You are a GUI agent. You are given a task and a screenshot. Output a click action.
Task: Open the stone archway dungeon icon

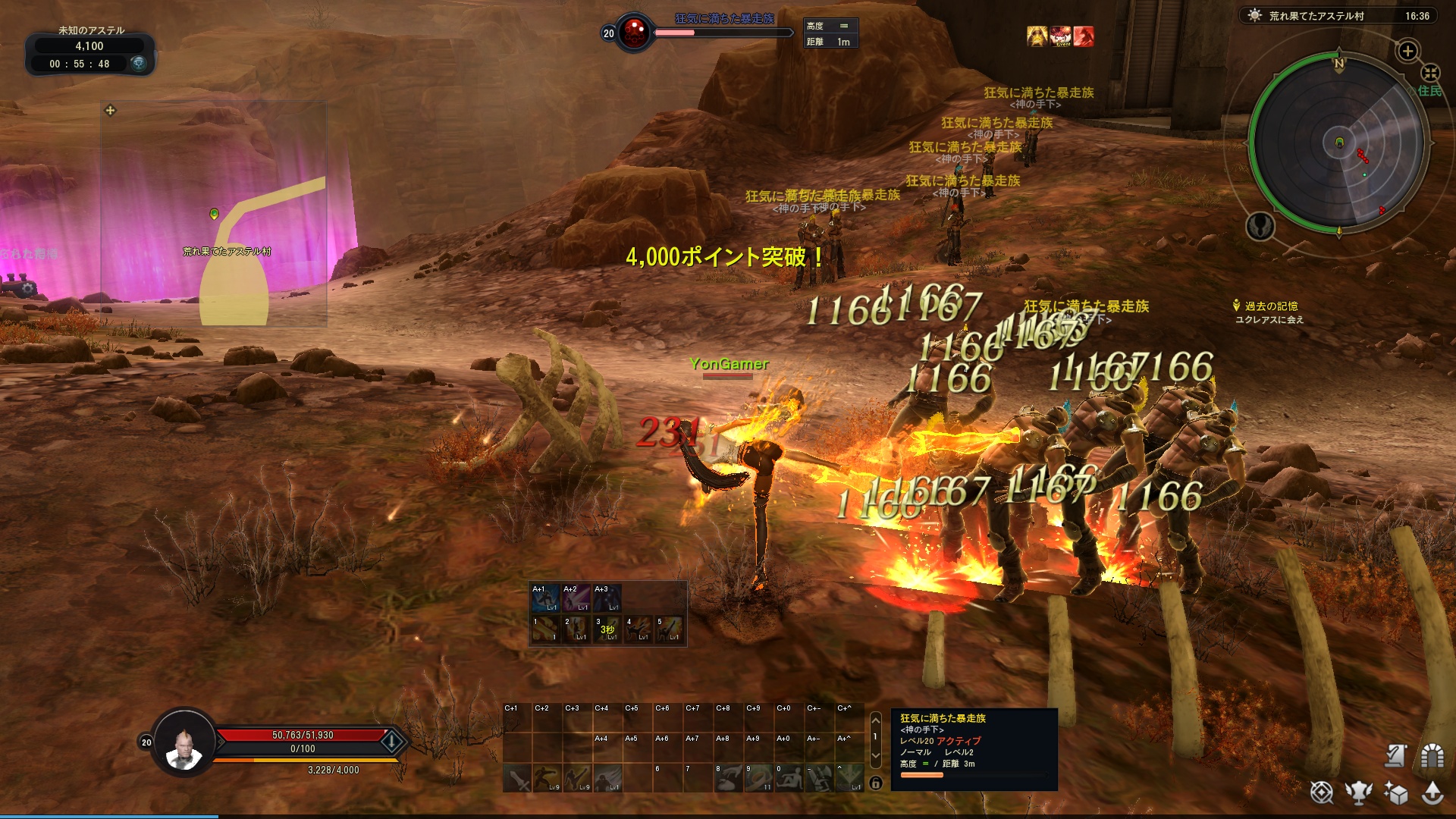tap(1432, 755)
